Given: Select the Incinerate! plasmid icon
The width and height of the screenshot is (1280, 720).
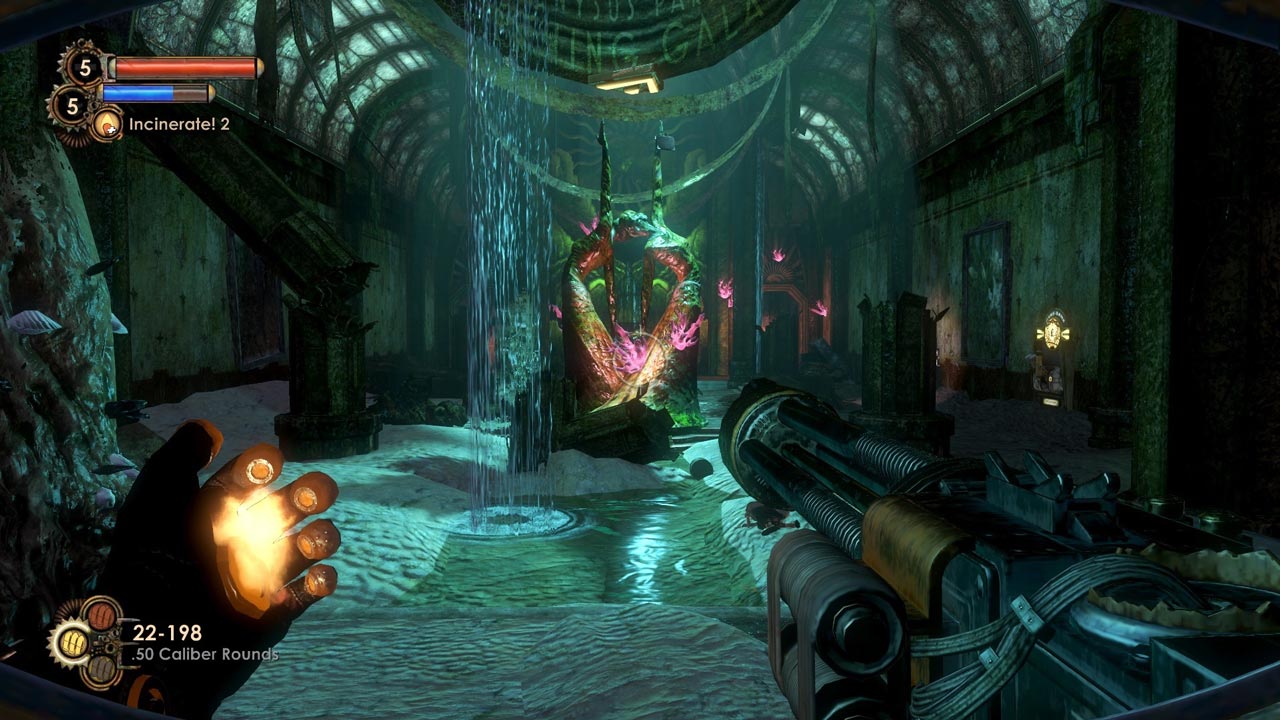Looking at the screenshot, I should (106, 125).
